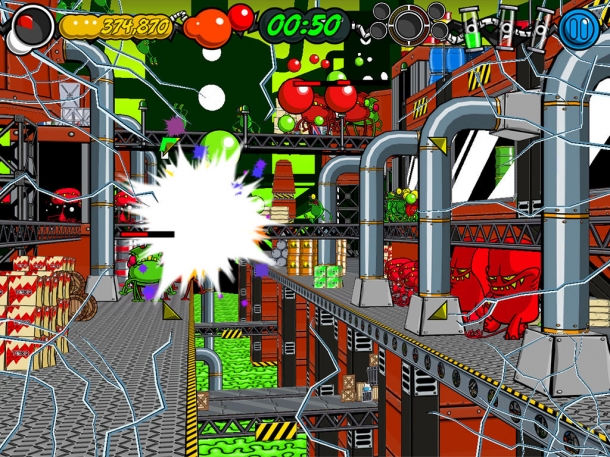Select the large dark circular dial
This screenshot has width=610, height=457.
409,24
